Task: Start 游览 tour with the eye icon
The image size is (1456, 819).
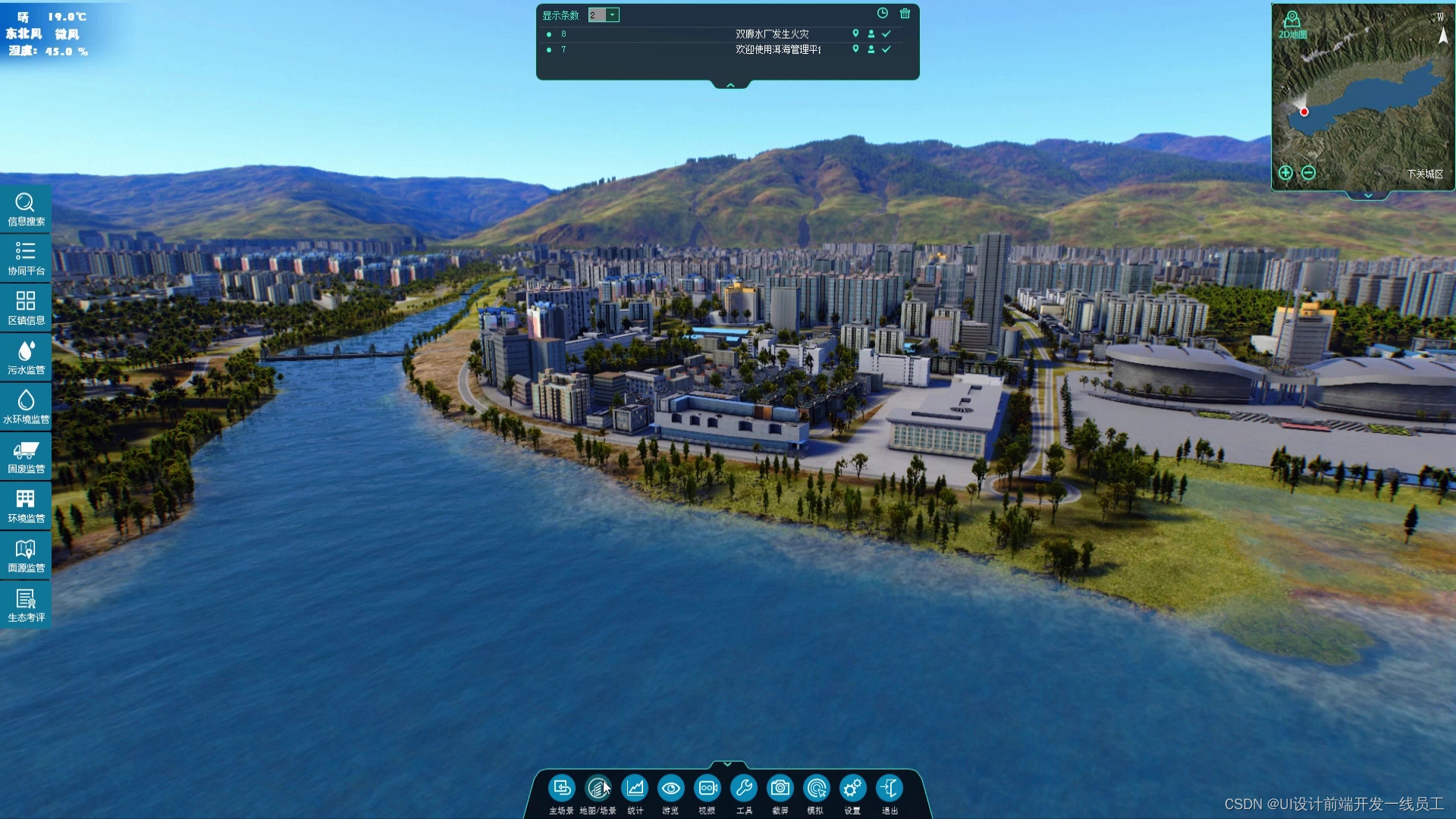Action: [670, 789]
